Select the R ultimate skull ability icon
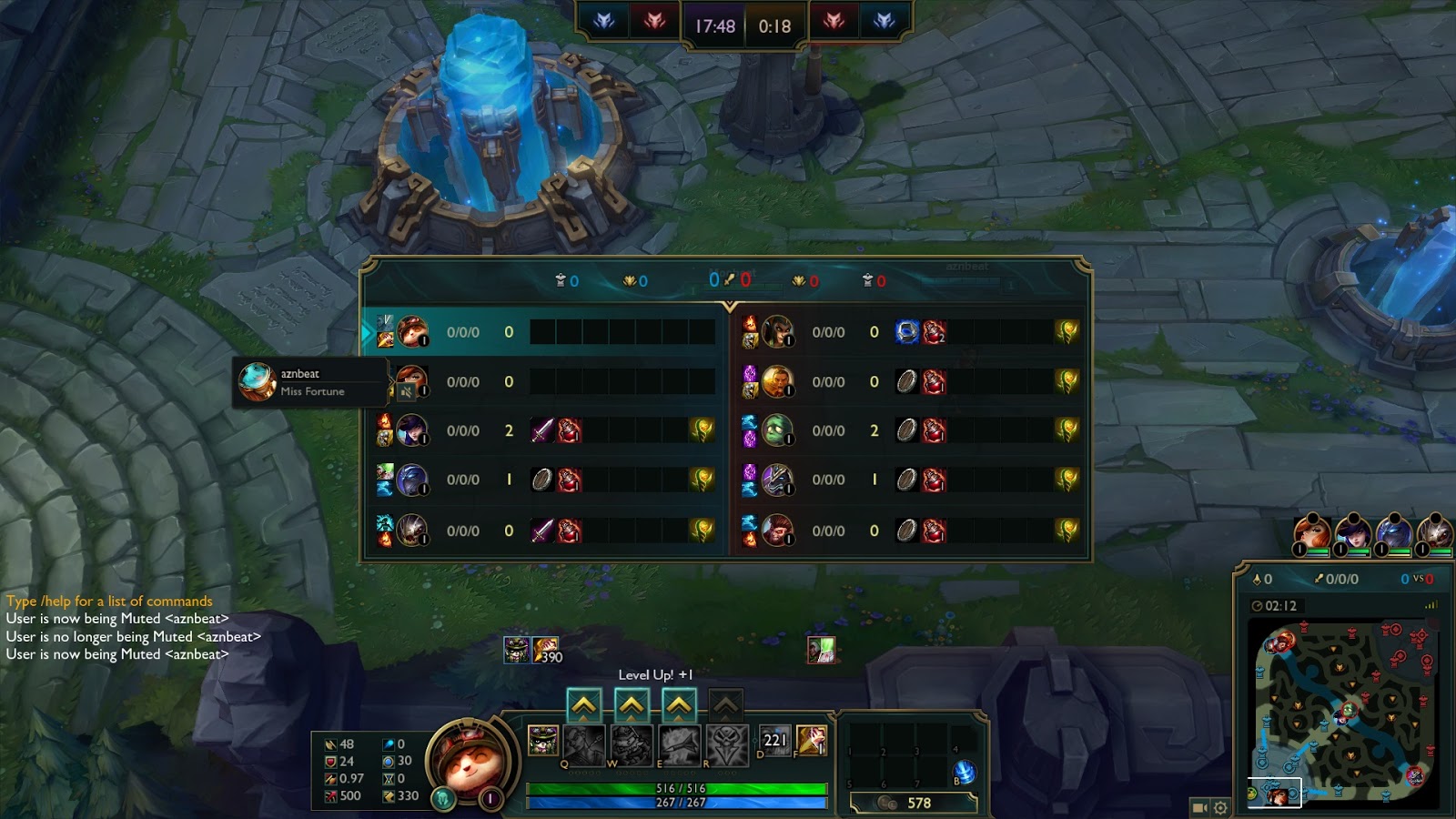This screenshot has width=1456, height=819. click(726, 745)
